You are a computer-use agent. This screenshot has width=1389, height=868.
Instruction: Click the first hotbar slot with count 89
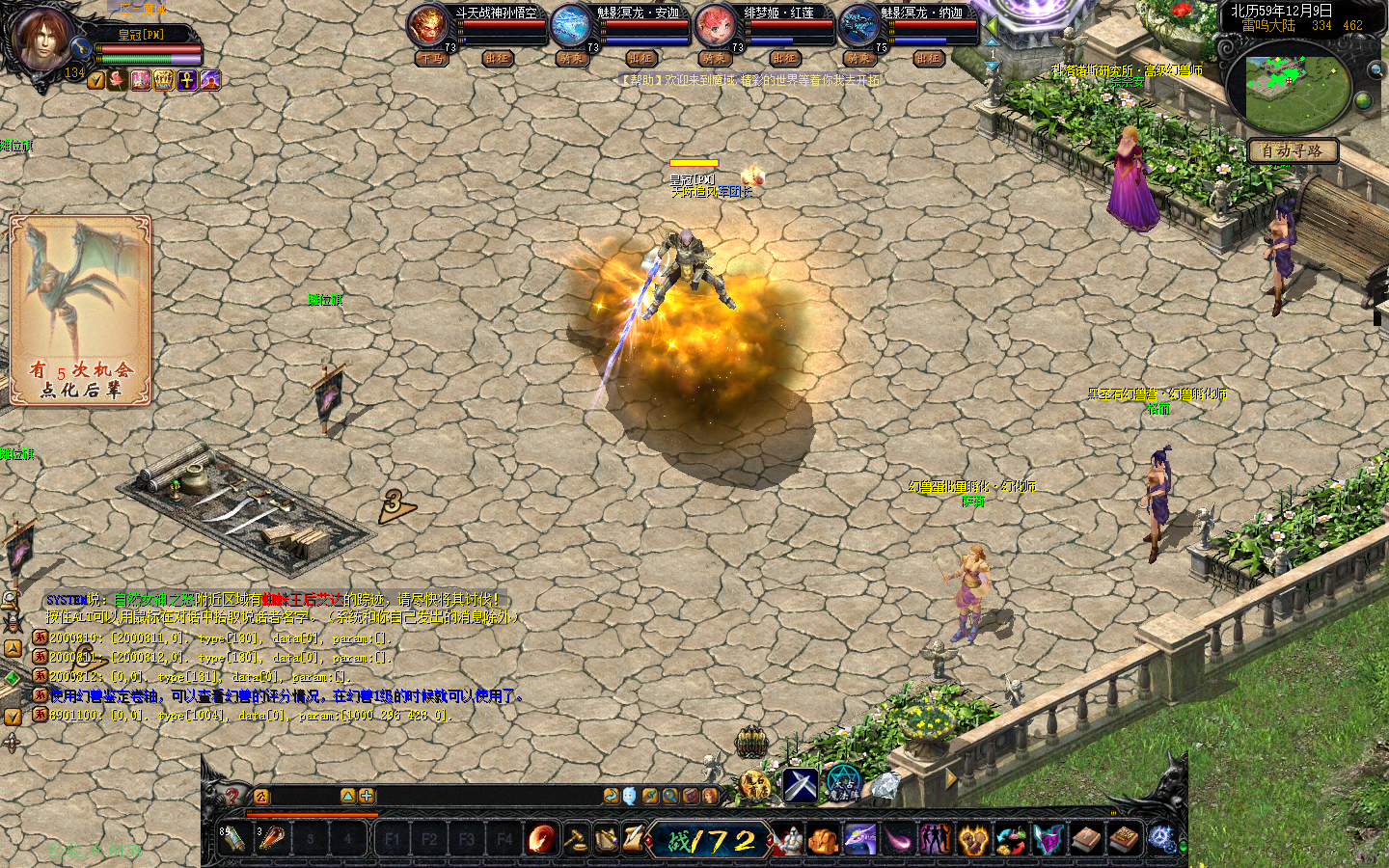233,839
